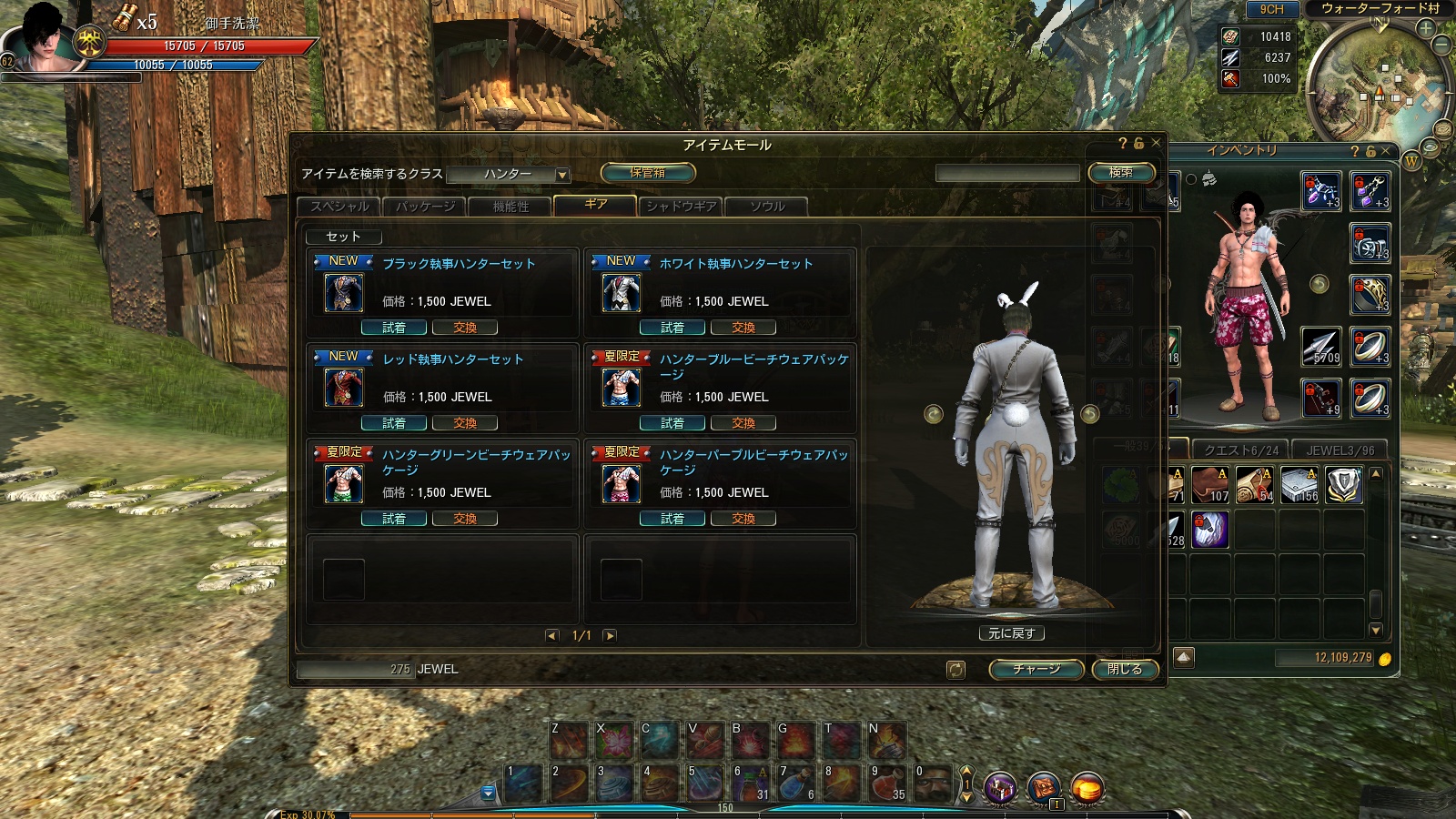This screenshot has width=1456, height=819.
Task: Try on ハンターグリーンビーチウェアパッケージ
Action: click(394, 519)
